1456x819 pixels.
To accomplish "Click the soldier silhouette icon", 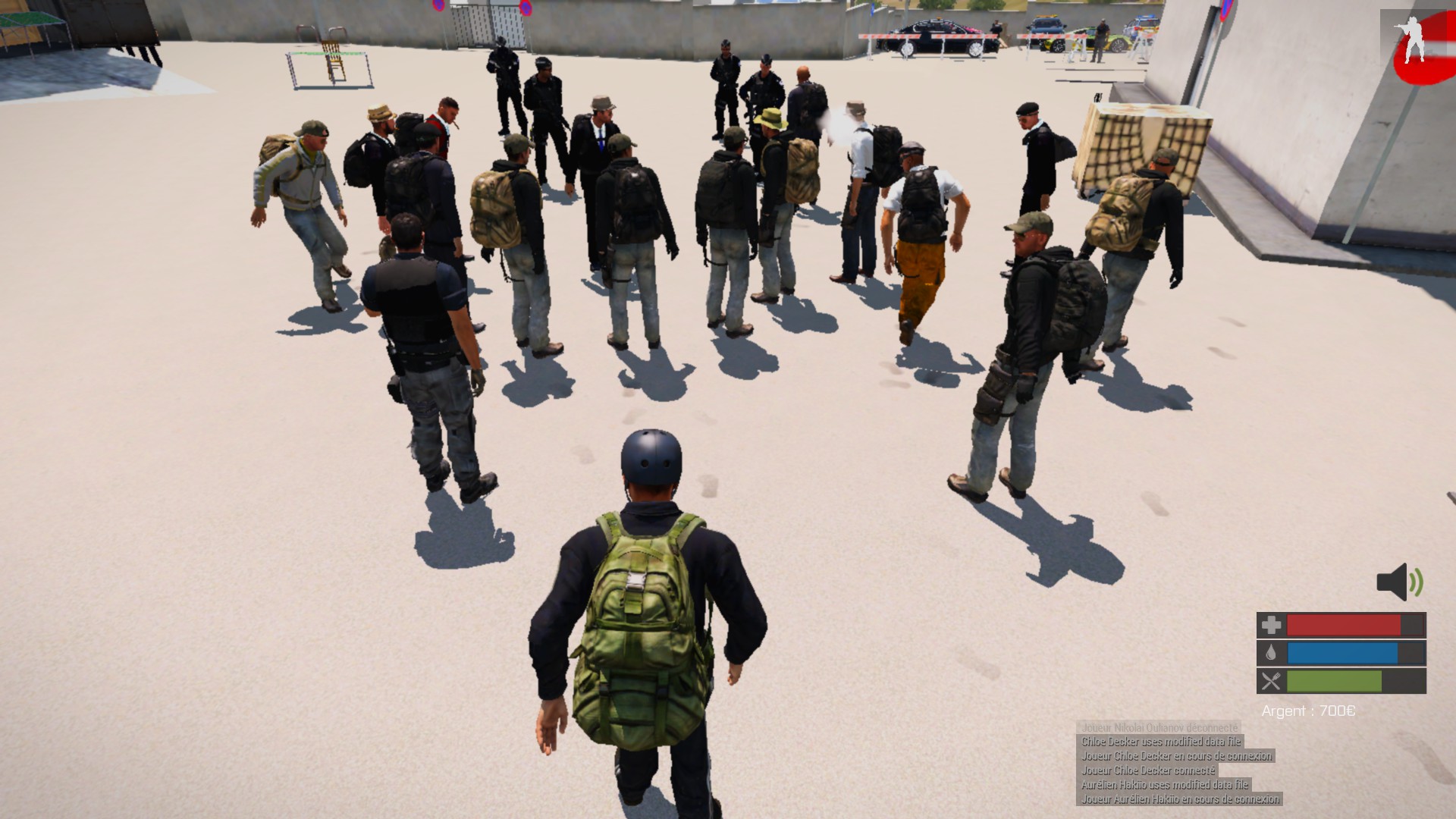I will click(x=1412, y=39).
